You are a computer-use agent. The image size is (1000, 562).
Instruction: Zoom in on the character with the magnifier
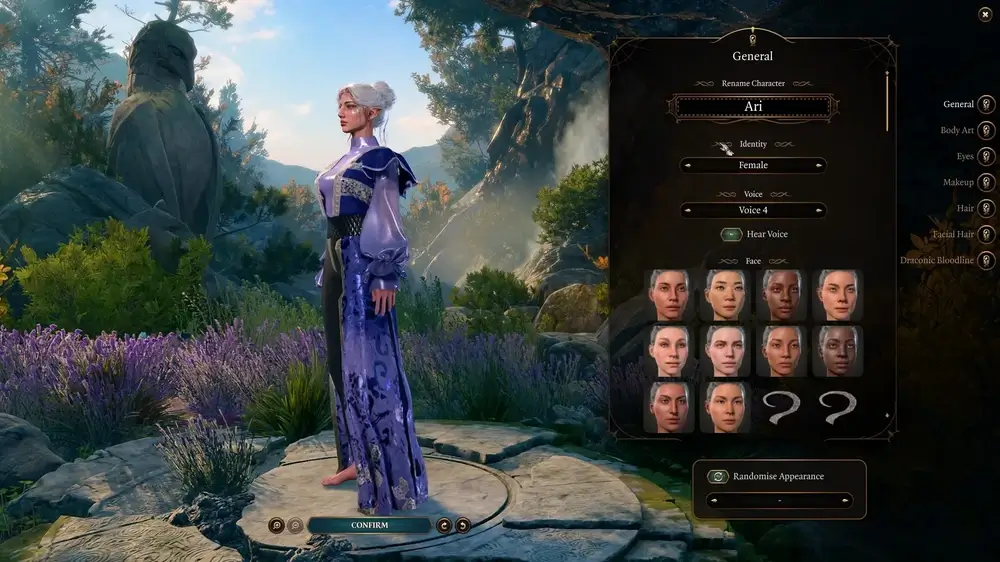(276, 525)
